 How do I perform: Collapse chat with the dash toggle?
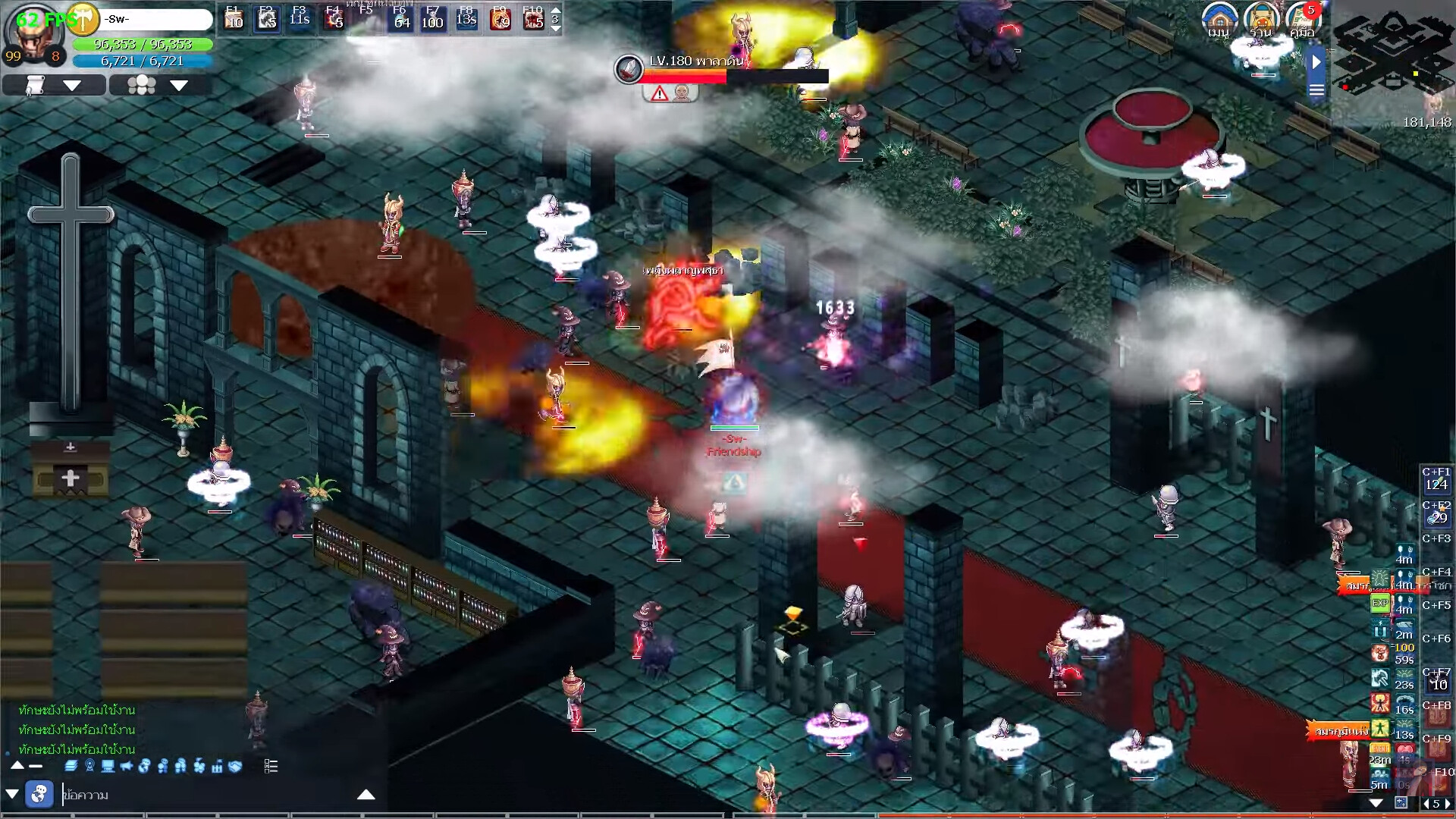(36, 767)
